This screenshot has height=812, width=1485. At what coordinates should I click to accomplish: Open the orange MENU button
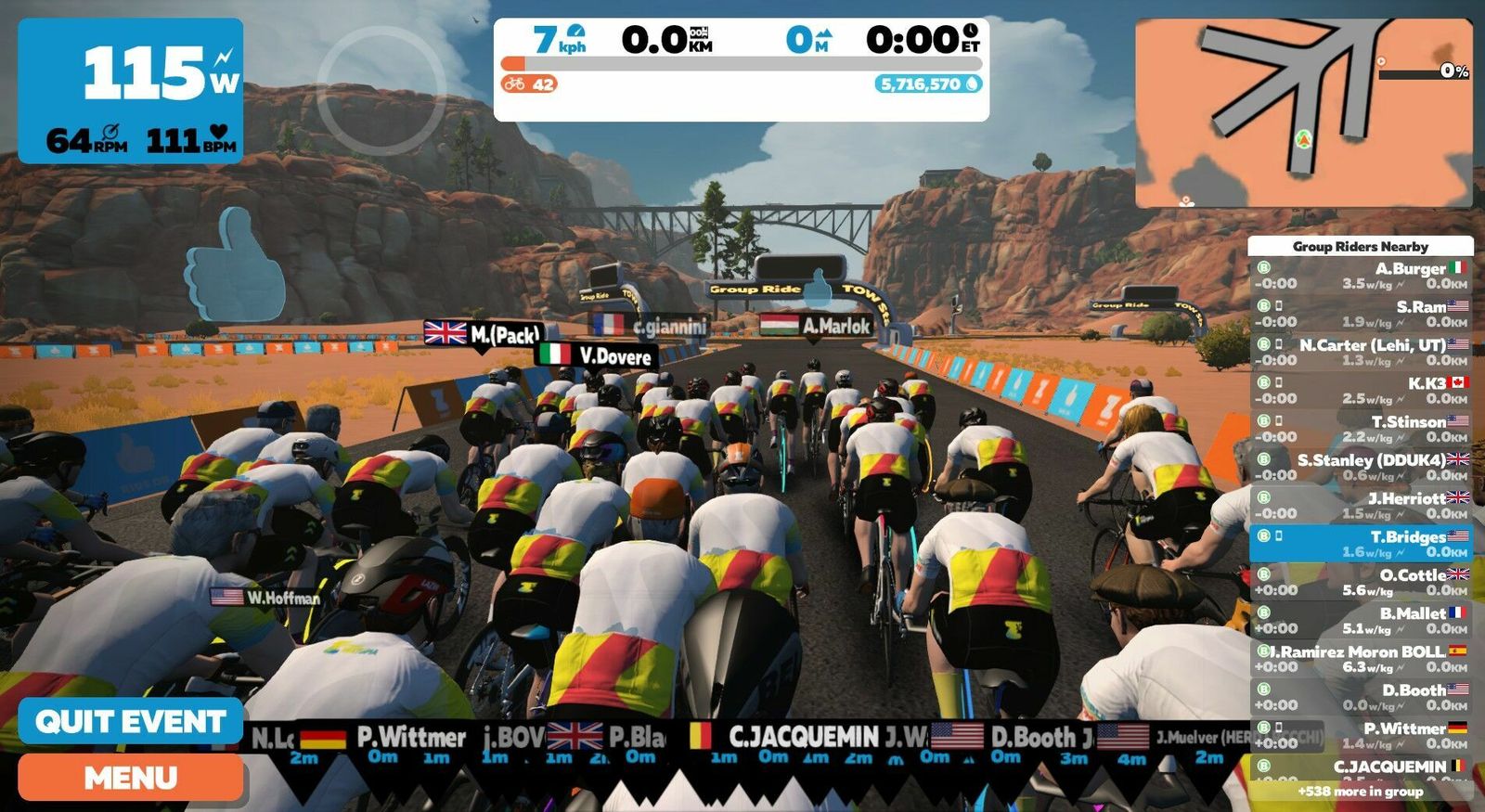coord(131,778)
